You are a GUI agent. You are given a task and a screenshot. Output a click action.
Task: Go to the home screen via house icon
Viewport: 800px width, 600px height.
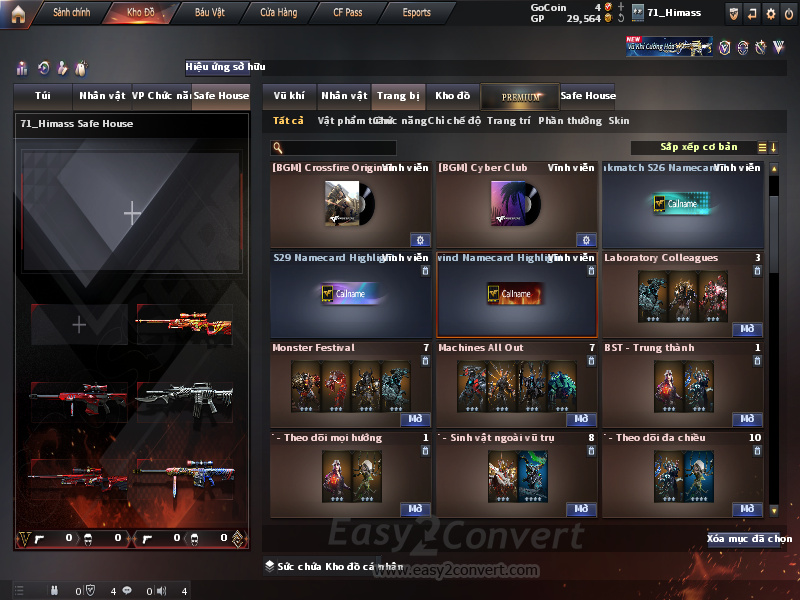coord(18,13)
